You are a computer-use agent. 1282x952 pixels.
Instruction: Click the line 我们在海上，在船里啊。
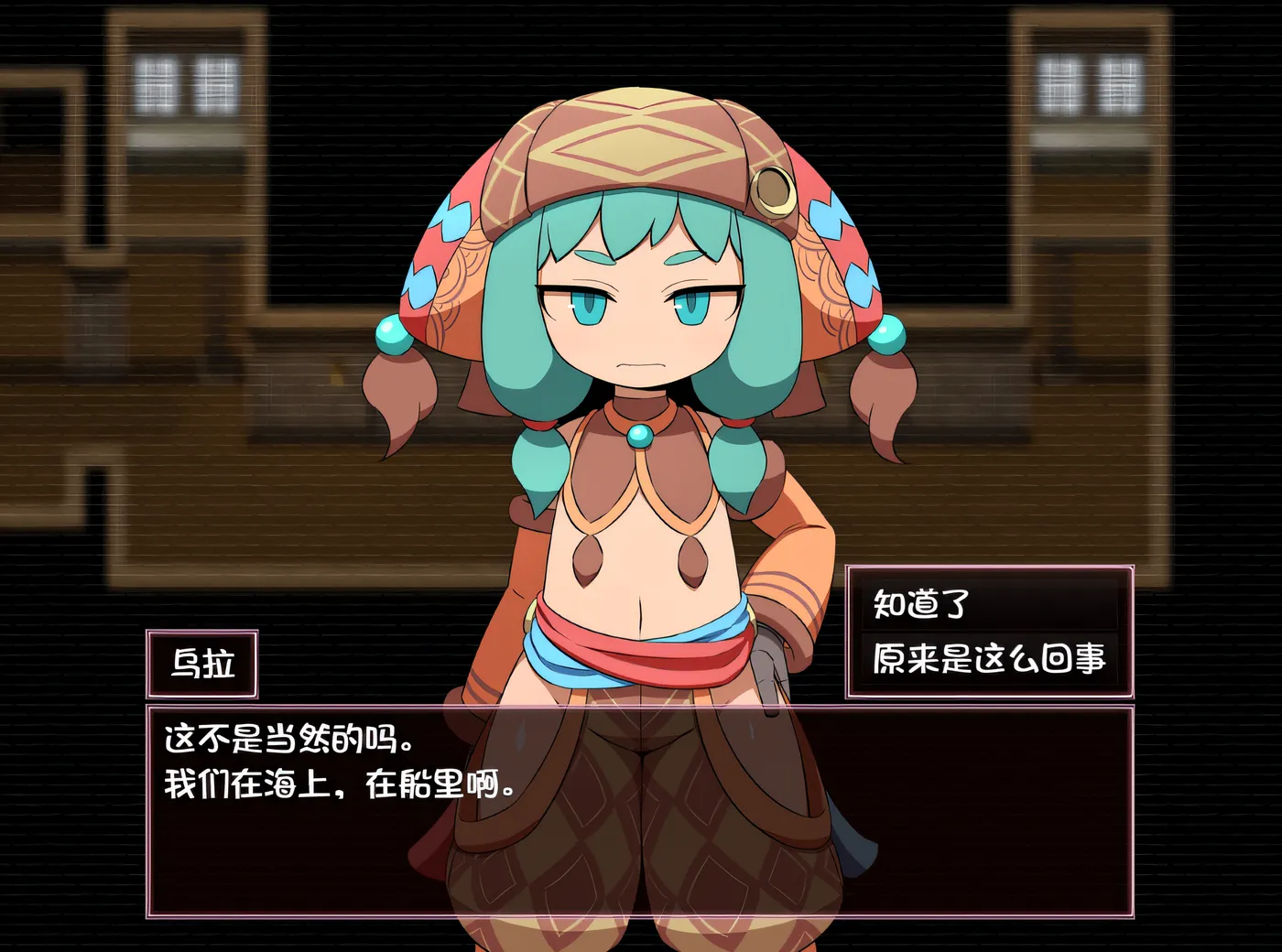pos(339,784)
